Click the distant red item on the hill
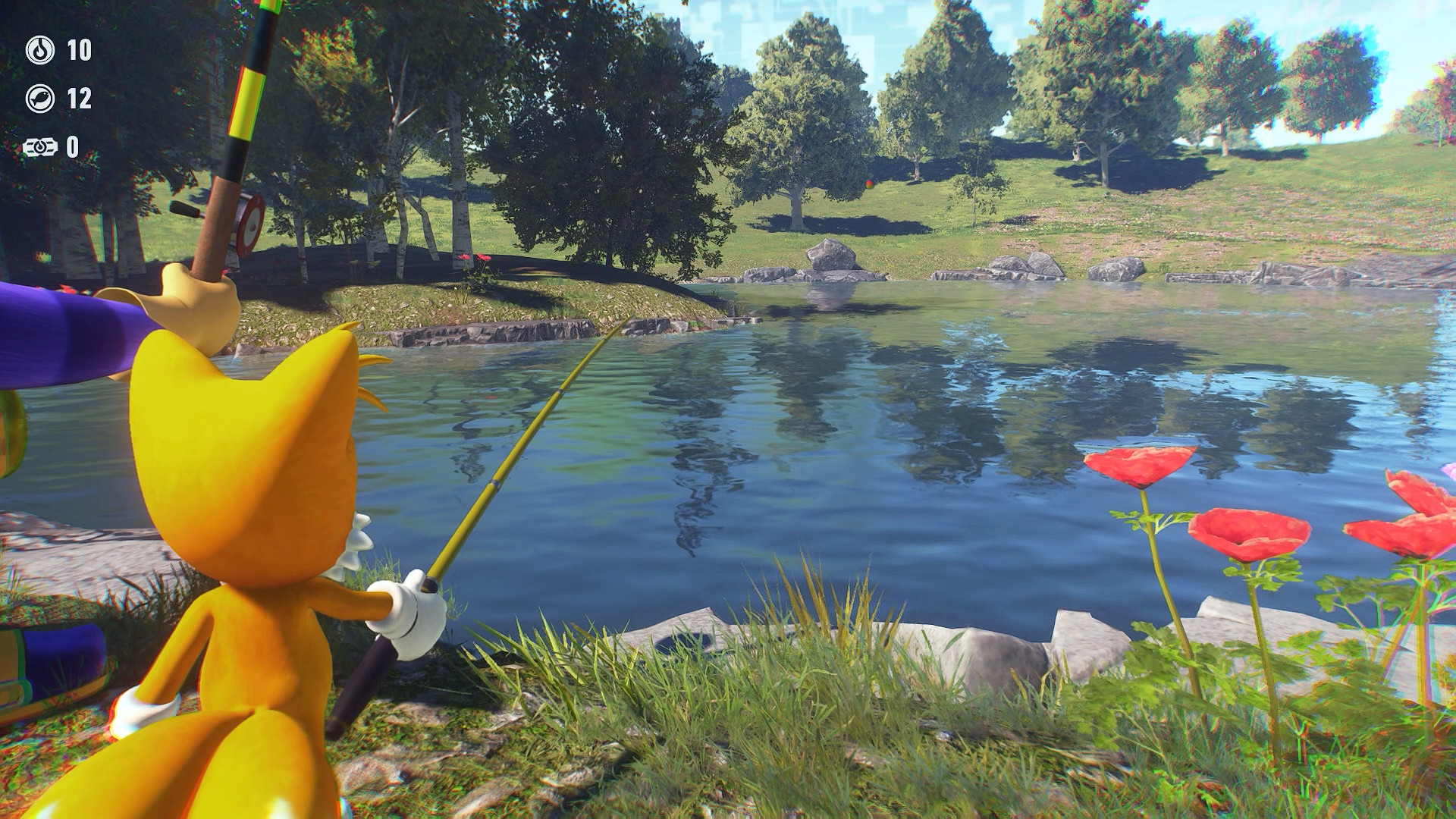Viewport: 1456px width, 819px height. pyautogui.click(x=868, y=184)
